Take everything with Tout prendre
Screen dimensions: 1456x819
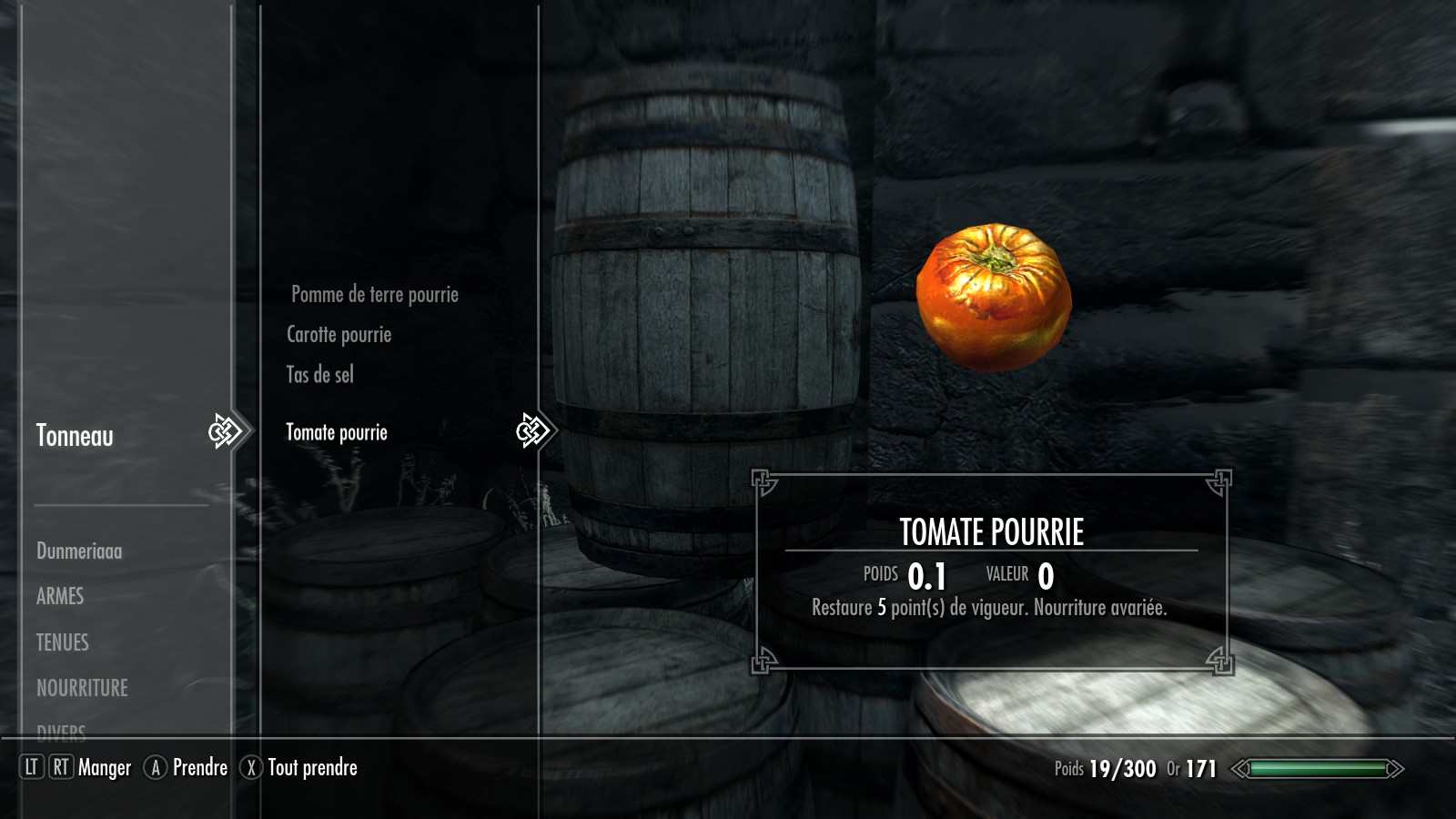coord(311,768)
